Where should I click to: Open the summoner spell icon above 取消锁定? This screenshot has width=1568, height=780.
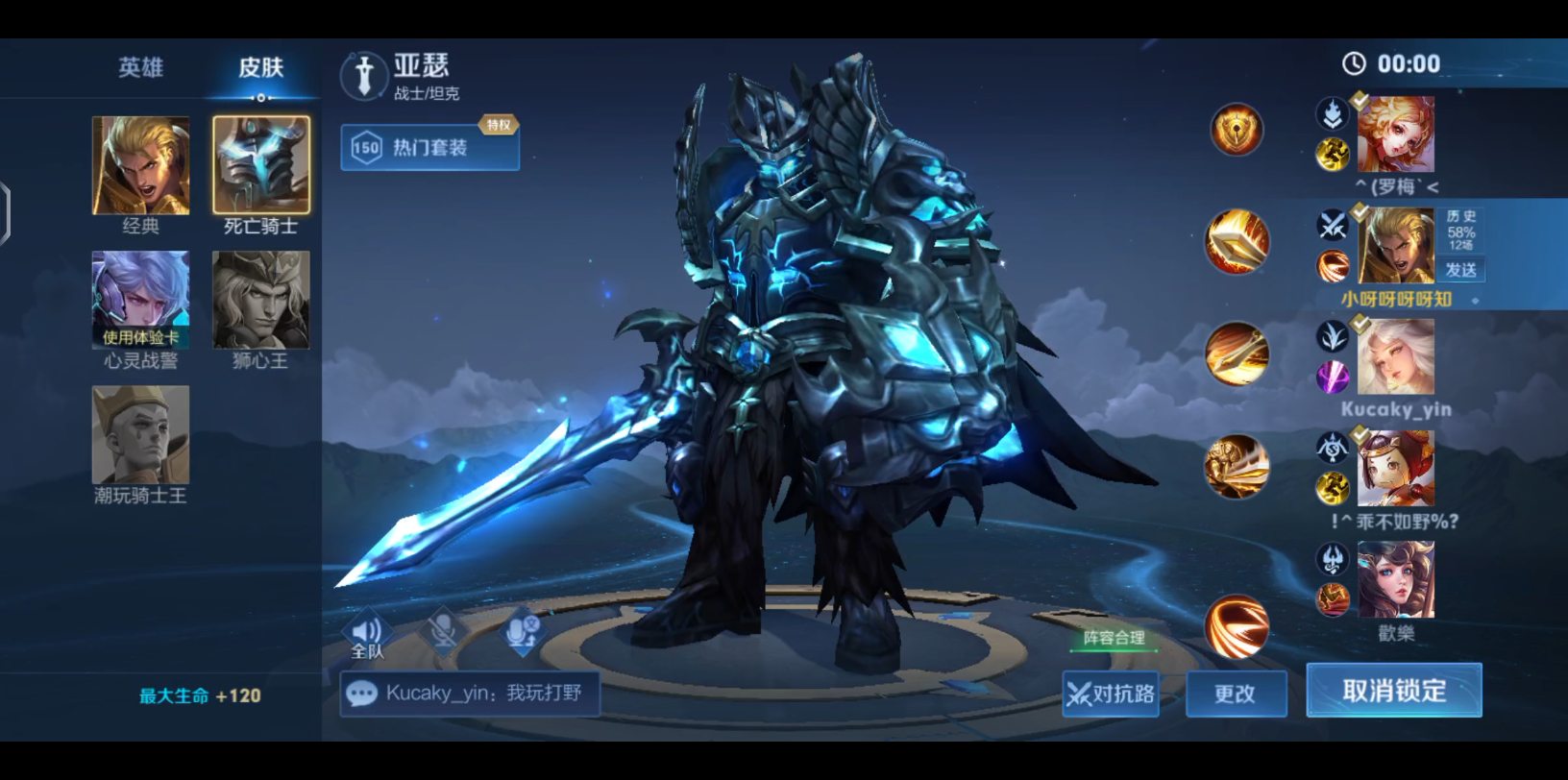pyautogui.click(x=1237, y=626)
